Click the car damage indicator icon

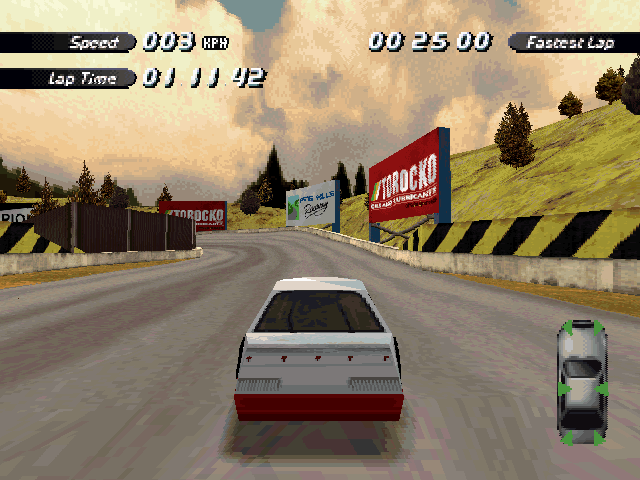pyautogui.click(x=582, y=381)
